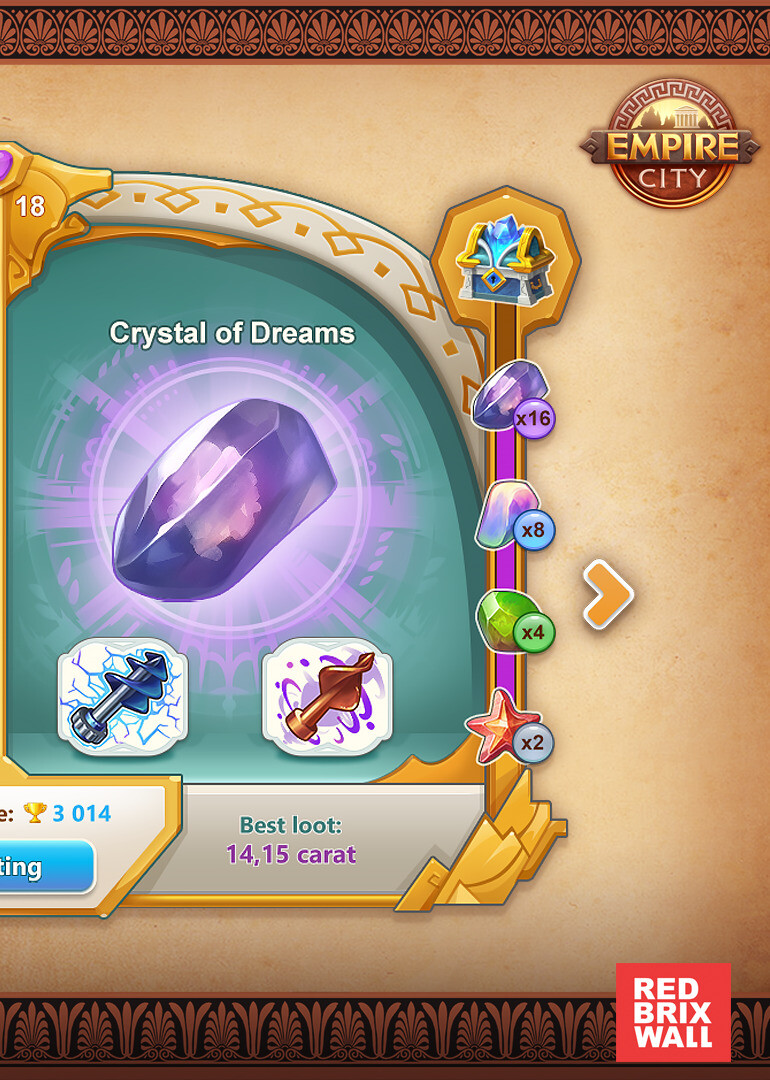The width and height of the screenshot is (770, 1080).
Task: Choose the red starfish x2 reward
Action: coord(505,727)
